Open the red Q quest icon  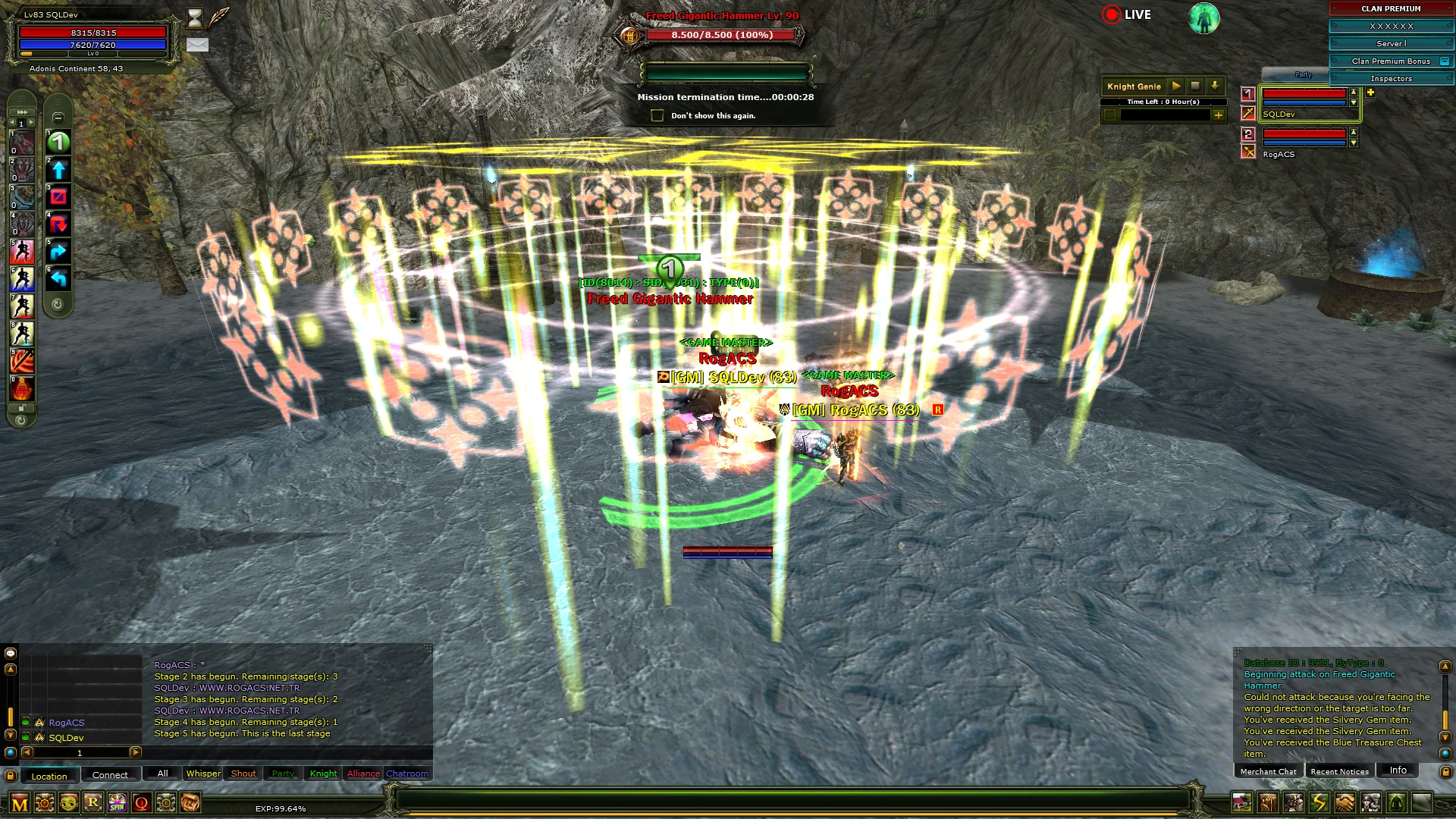coord(142,802)
